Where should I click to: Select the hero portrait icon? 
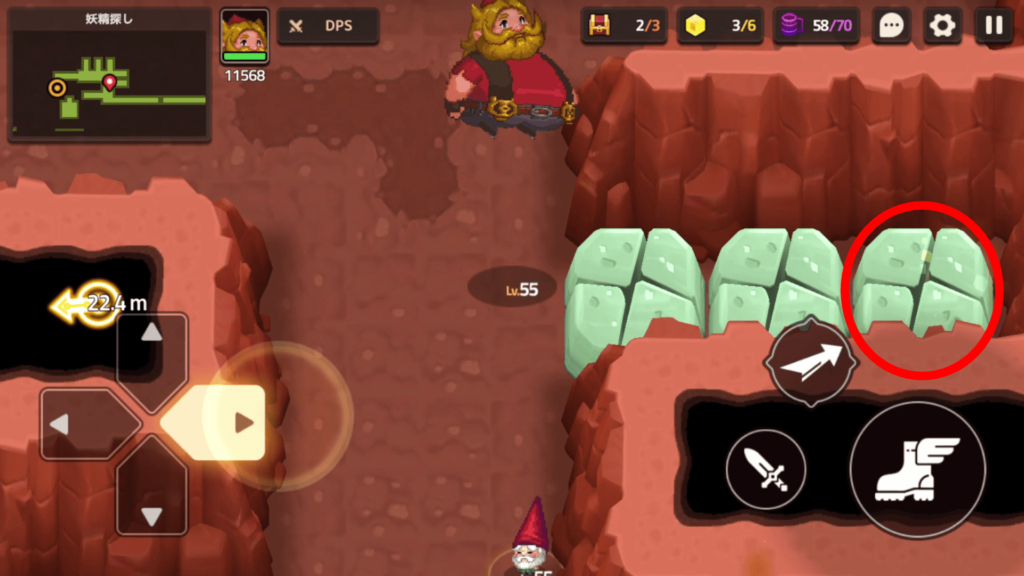[244, 36]
